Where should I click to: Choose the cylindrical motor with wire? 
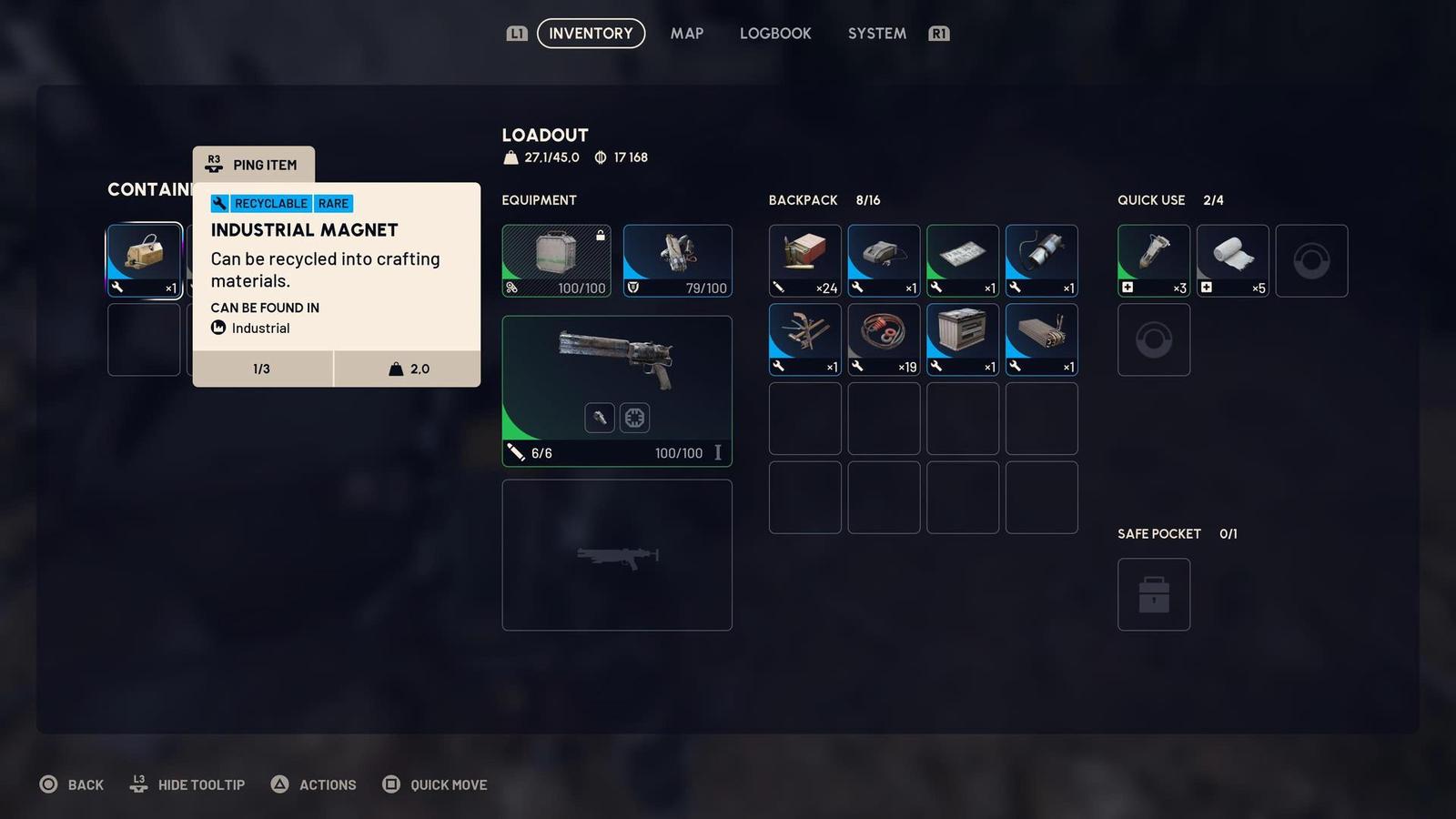[x=1042, y=261]
